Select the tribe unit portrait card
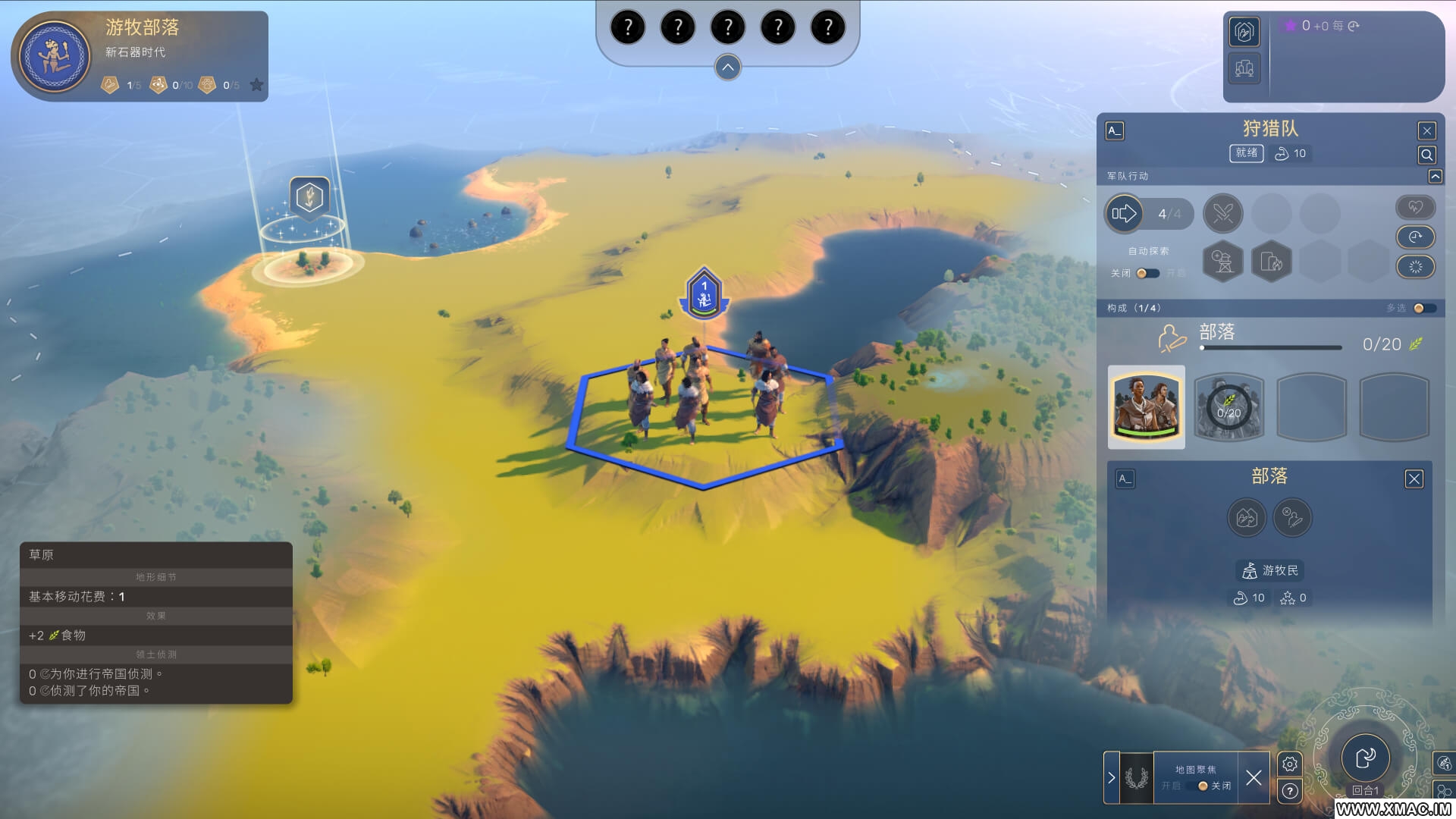Image resolution: width=1456 pixels, height=819 pixels. click(x=1146, y=407)
